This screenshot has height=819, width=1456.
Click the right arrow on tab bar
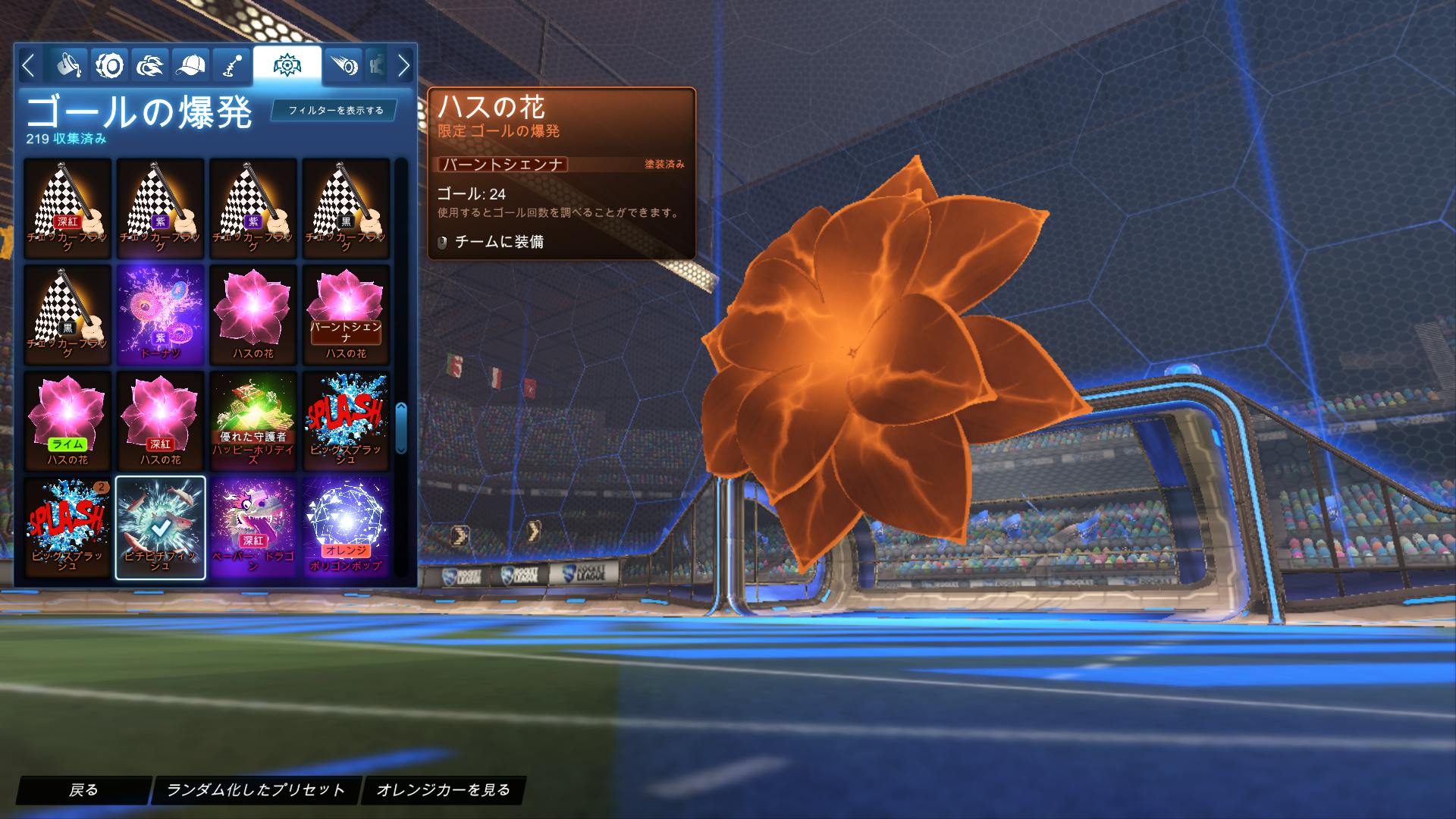point(403,66)
